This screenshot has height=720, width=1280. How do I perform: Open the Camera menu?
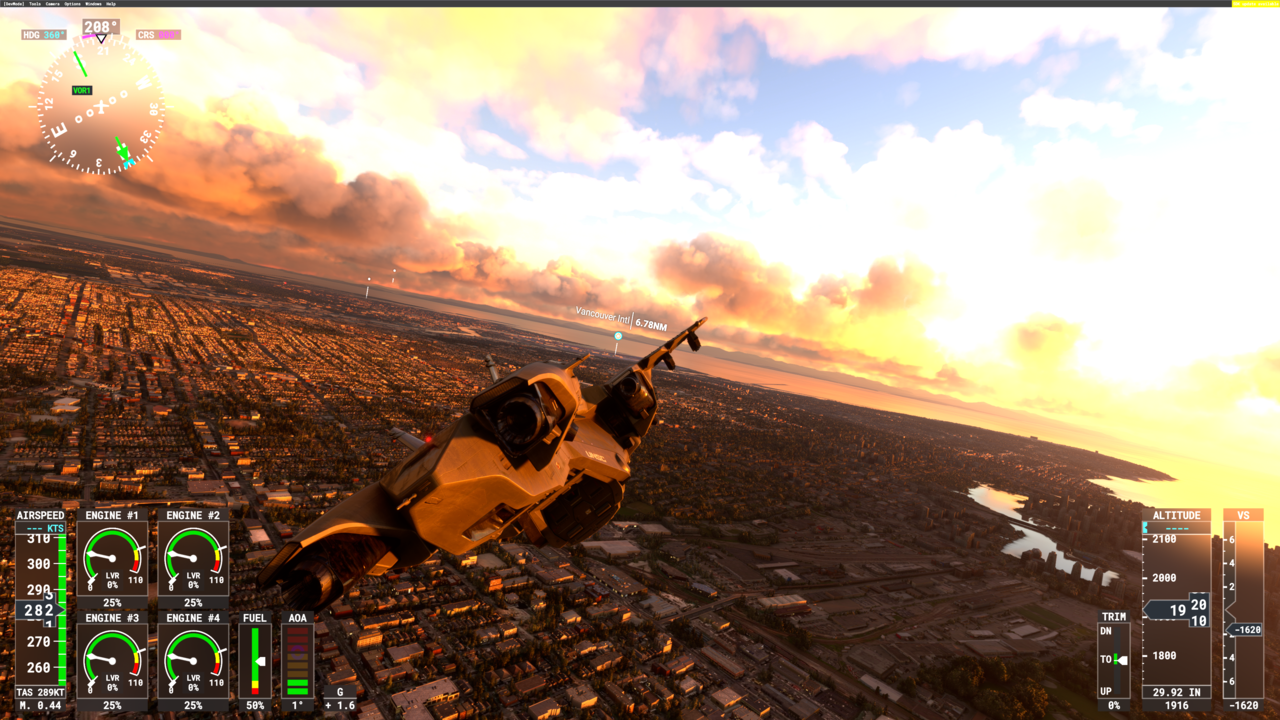click(x=53, y=4)
